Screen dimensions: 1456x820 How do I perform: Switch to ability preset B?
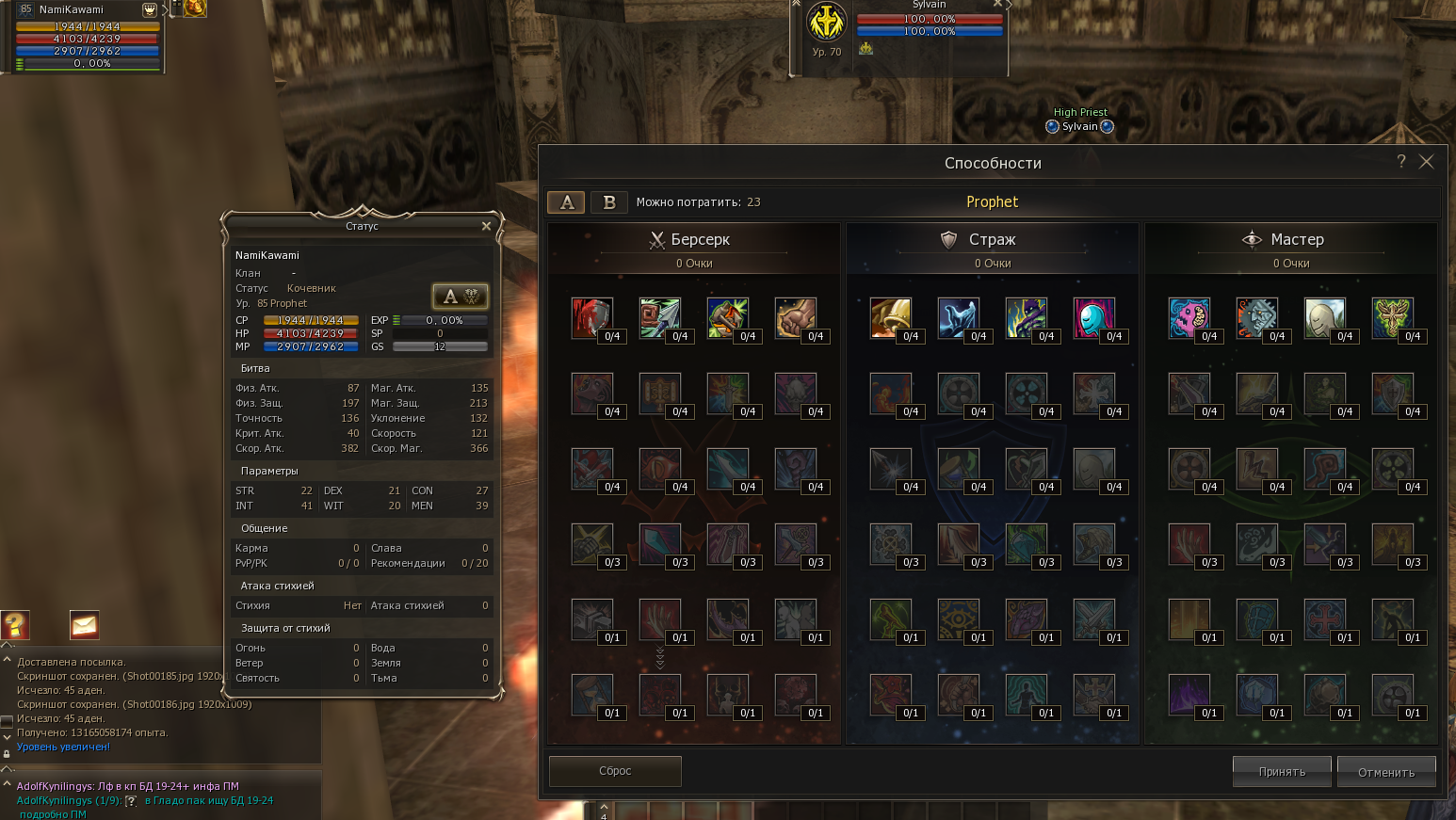tap(609, 202)
